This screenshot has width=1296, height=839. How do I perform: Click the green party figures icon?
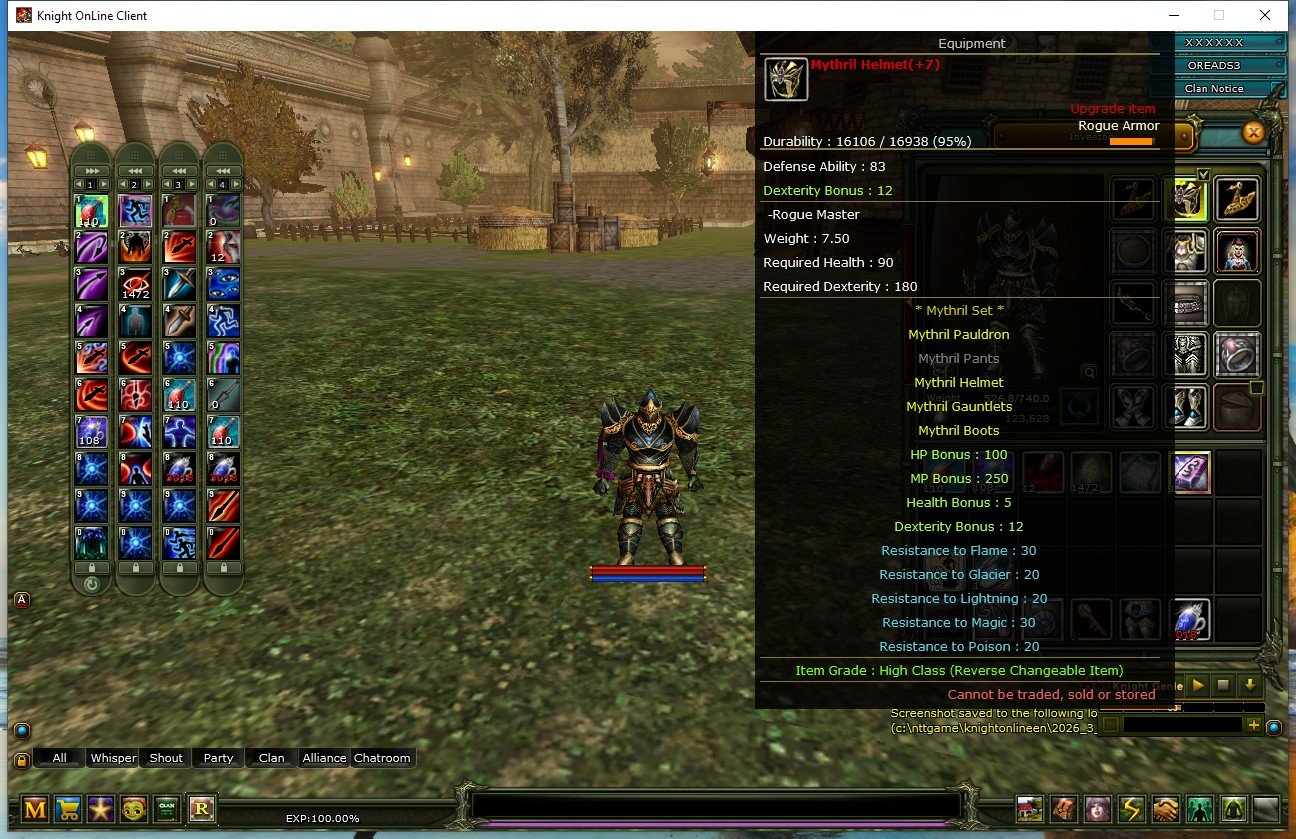point(1199,809)
